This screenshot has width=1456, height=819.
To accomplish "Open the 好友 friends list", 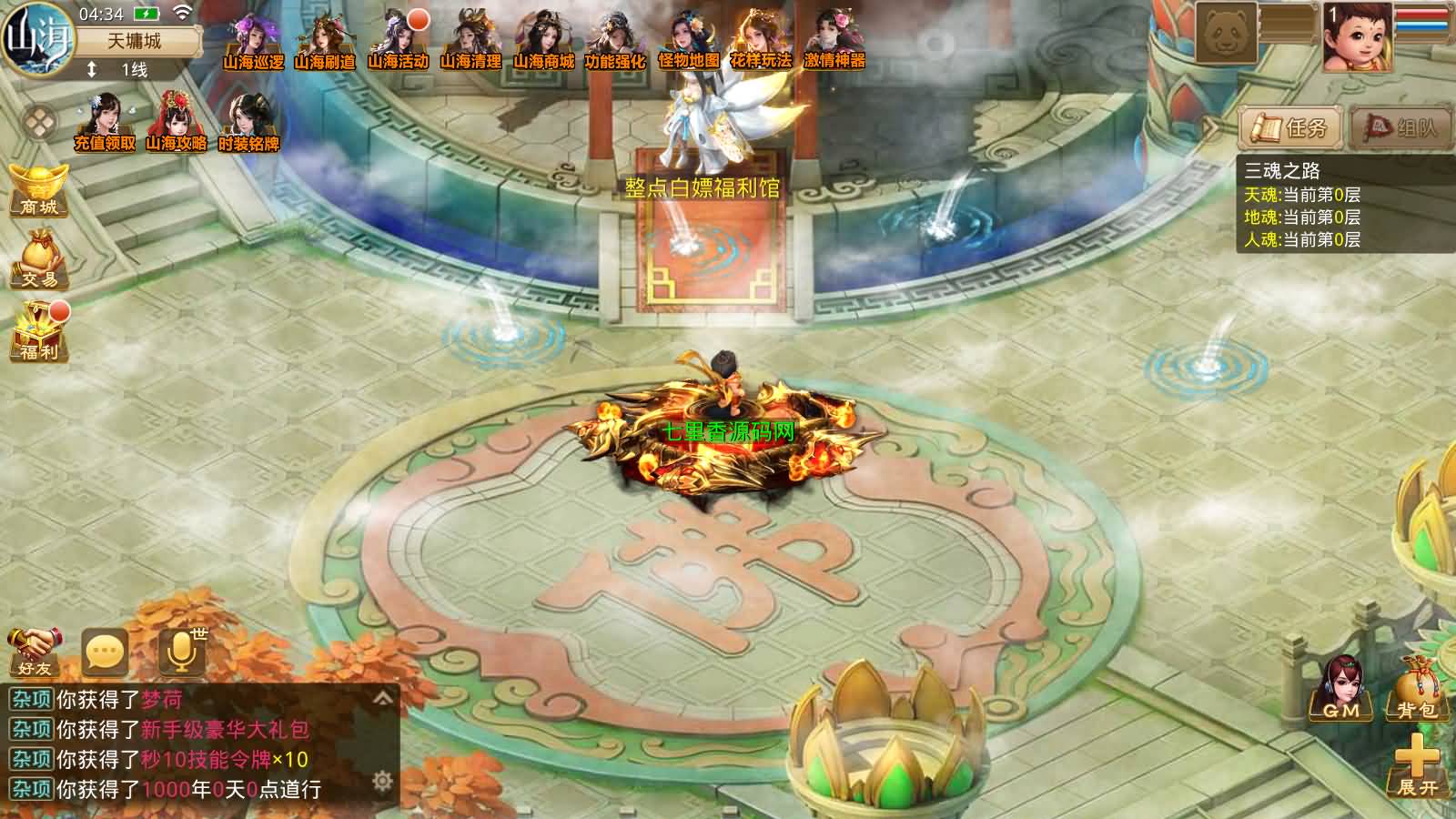I will [x=35, y=652].
